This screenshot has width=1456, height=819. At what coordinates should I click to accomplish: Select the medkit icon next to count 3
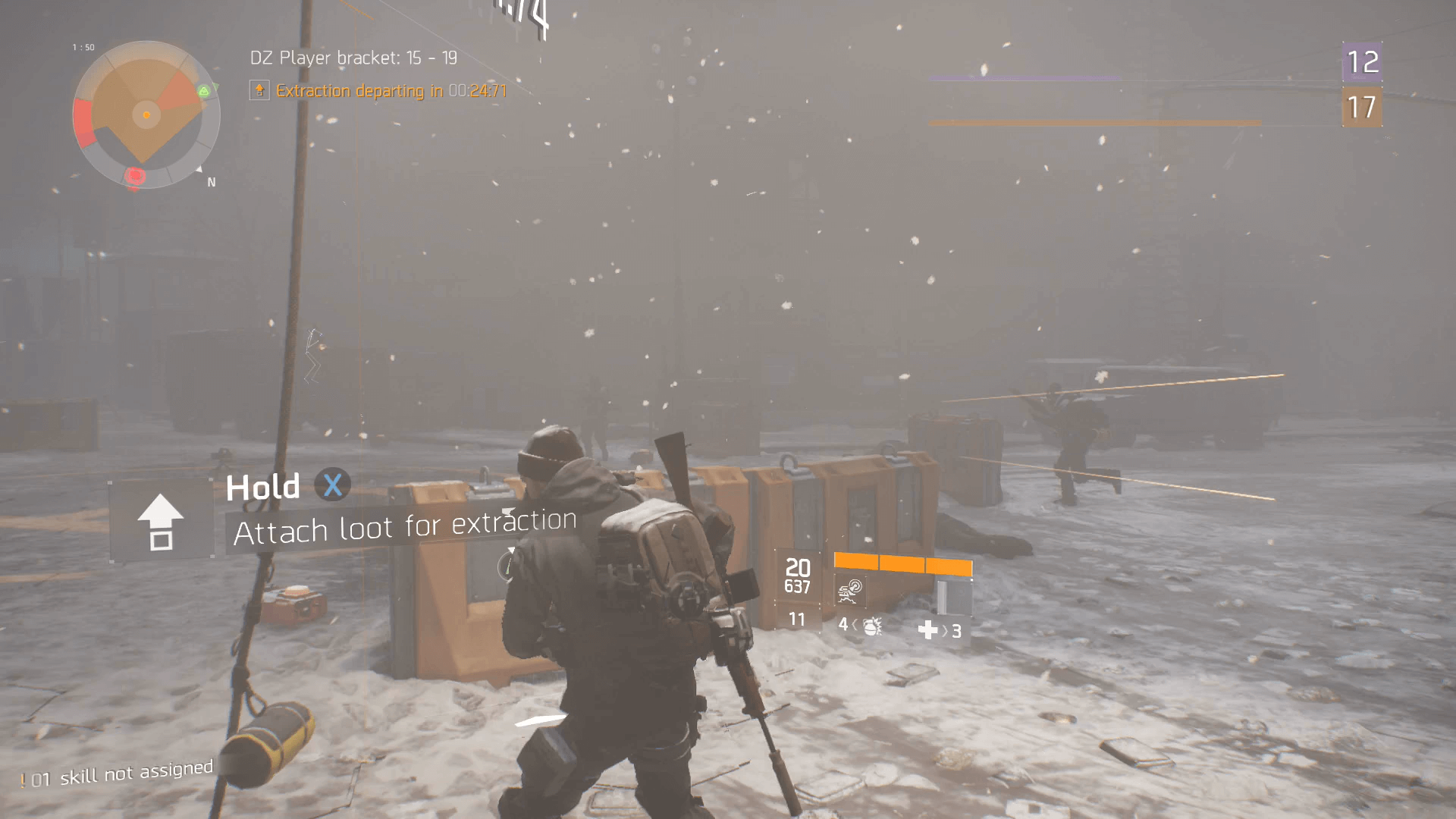pos(927,629)
